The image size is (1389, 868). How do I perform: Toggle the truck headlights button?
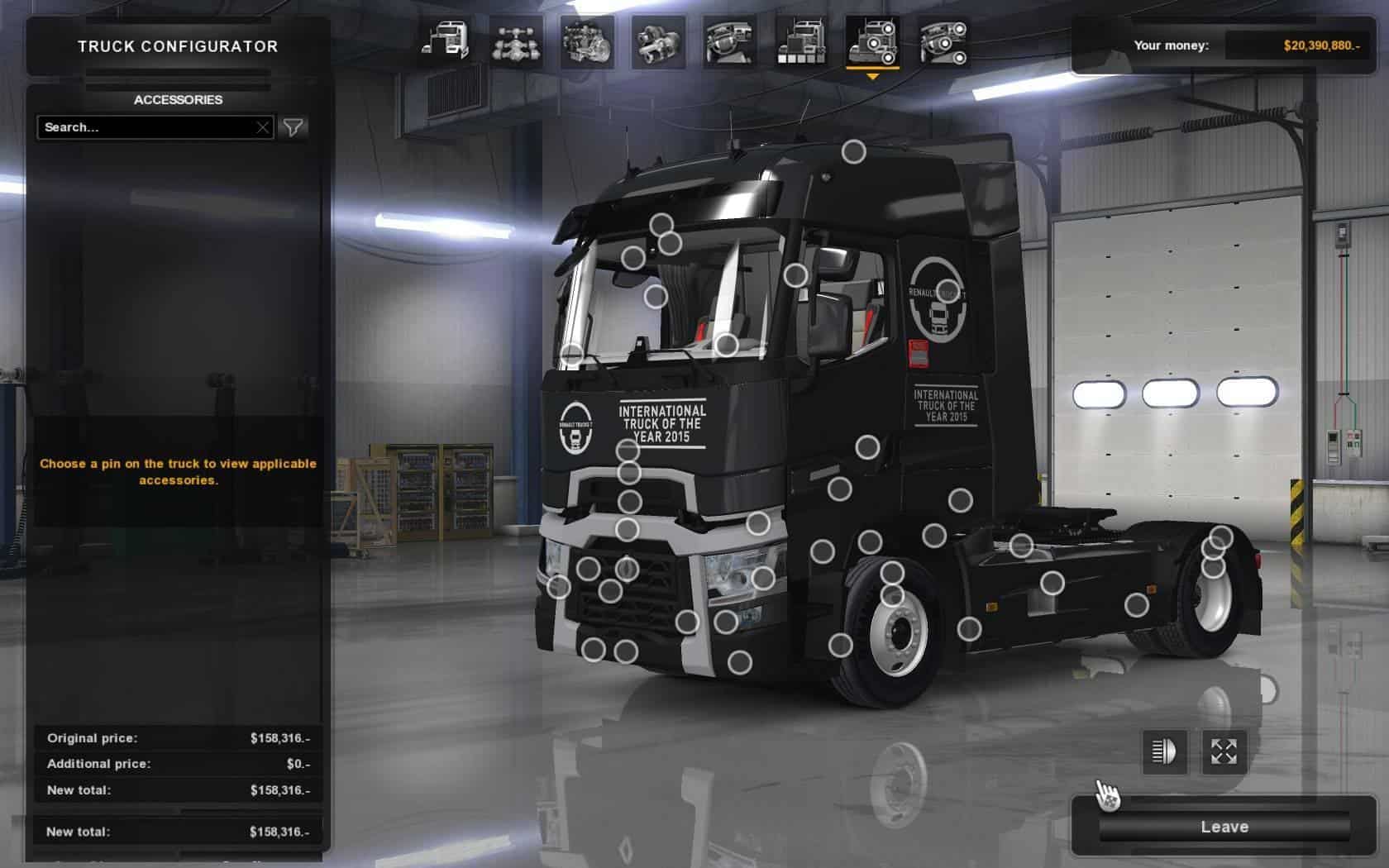tap(1164, 751)
